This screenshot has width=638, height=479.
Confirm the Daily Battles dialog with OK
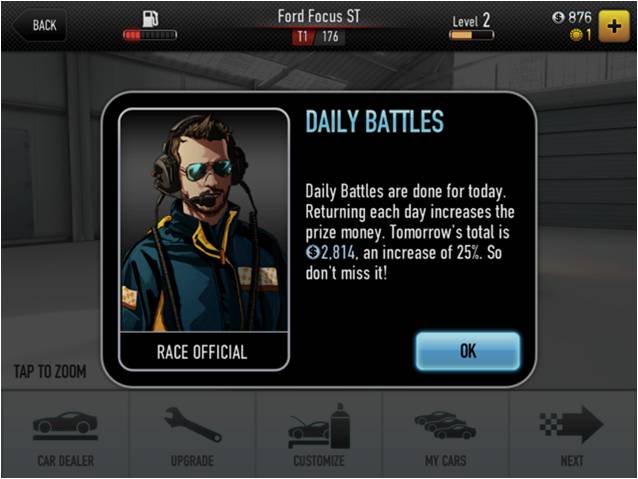(467, 351)
